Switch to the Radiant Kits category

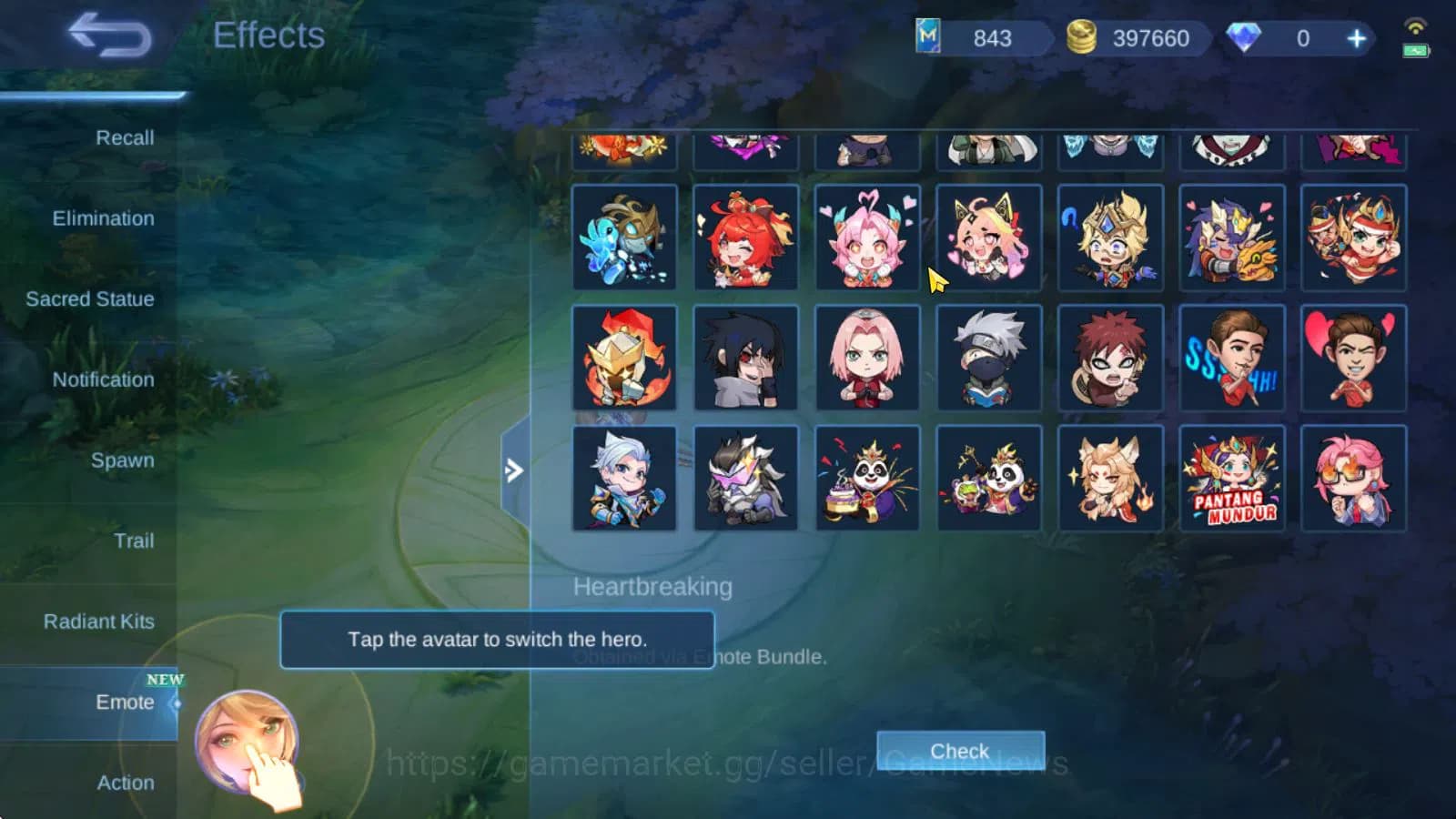pos(98,622)
